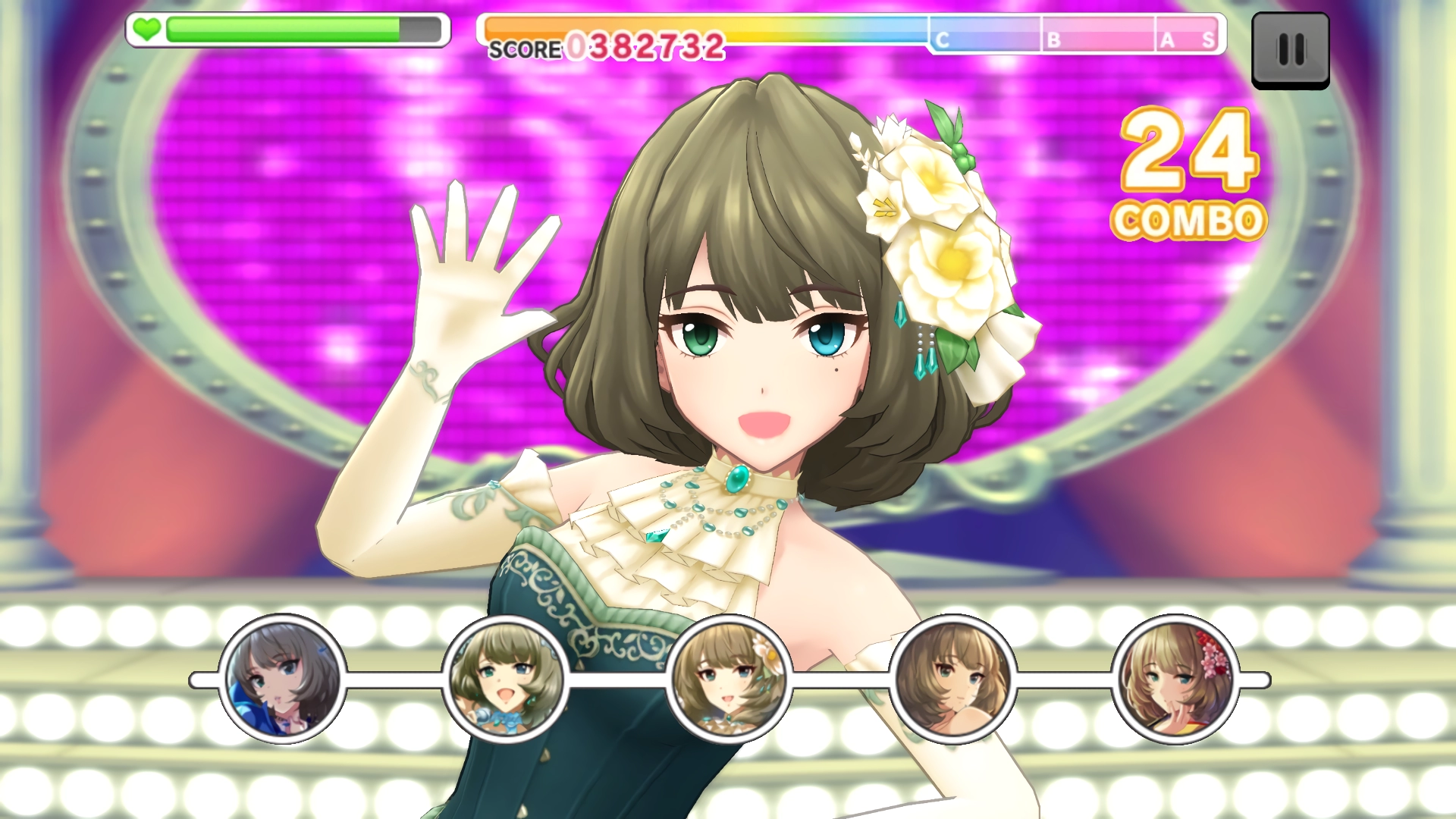Viewport: 1456px width, 819px height.
Task: Tap the idol portrait with blue bow
Action: (x=506, y=679)
